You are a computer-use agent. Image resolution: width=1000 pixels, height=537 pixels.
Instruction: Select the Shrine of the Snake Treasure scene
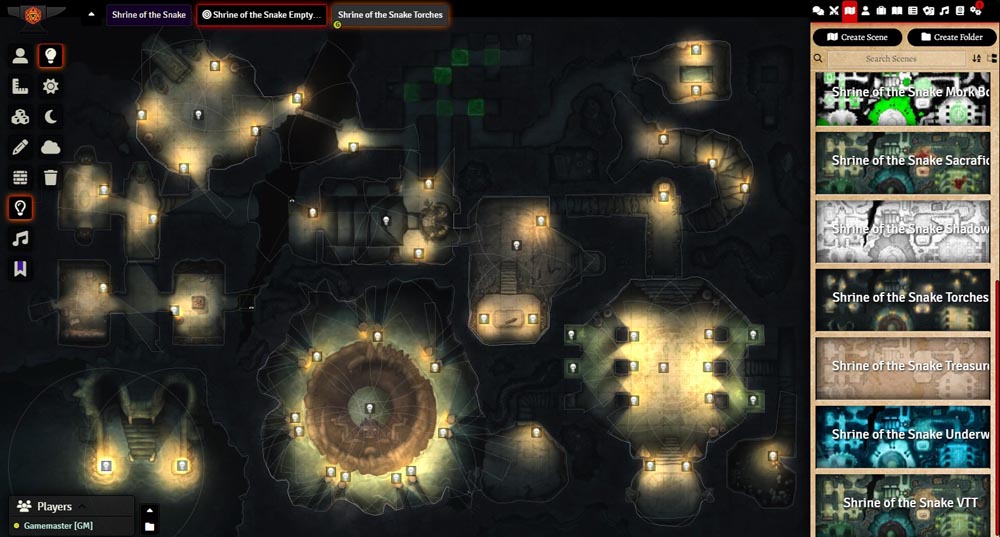point(908,366)
